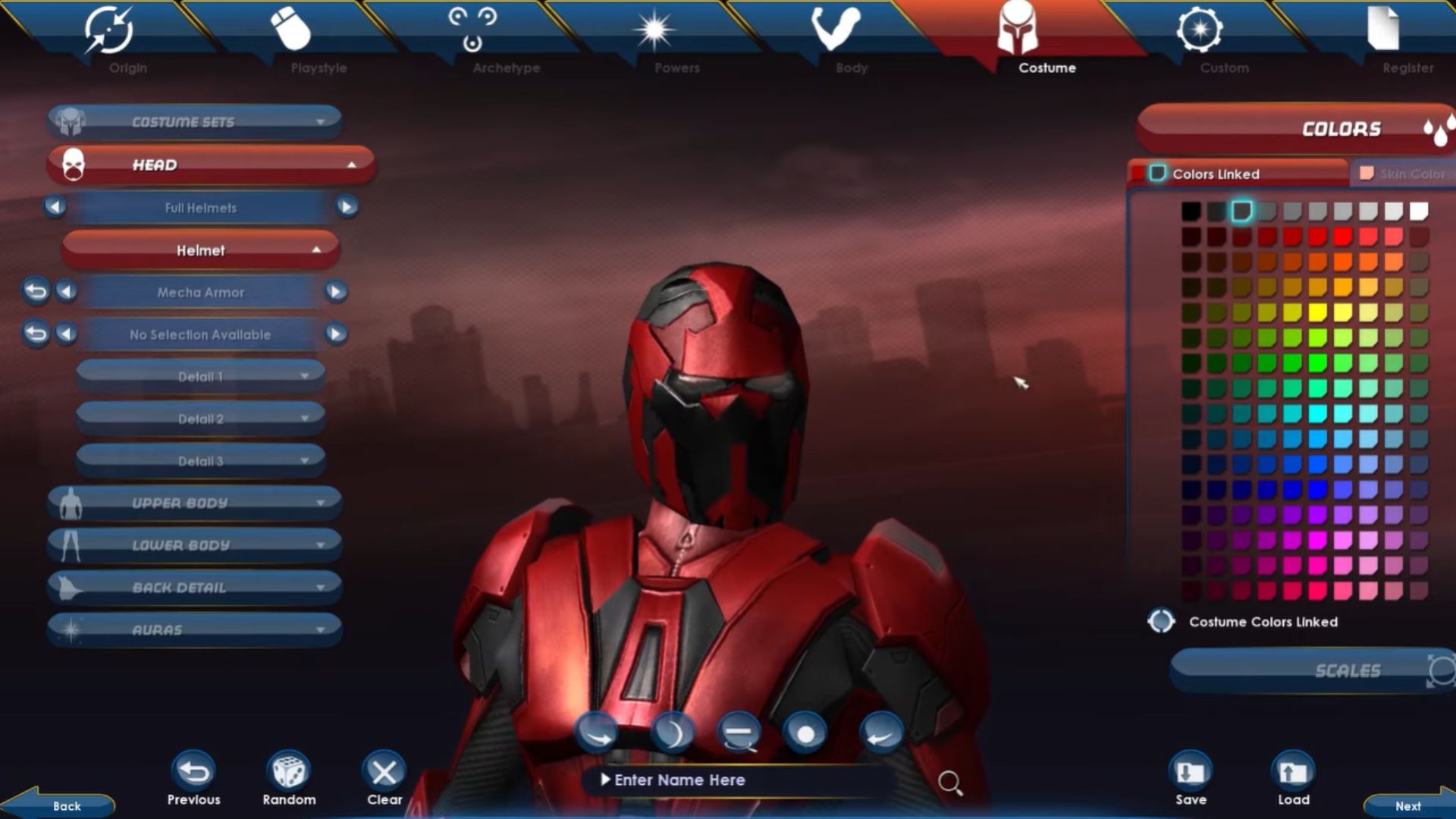This screenshot has width=1456, height=819.
Task: Expand the Costume Sets dropdown
Action: click(194, 122)
